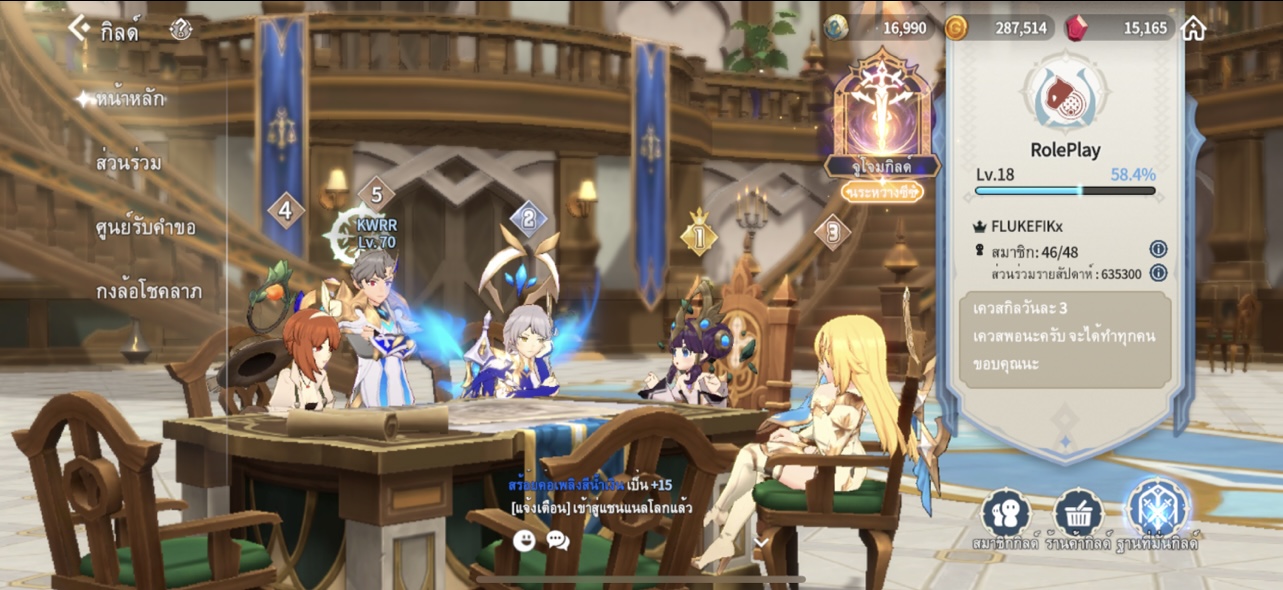This screenshot has height=590, width=1283.
Task: Click the red gem currency icon
Action: 1075,28
